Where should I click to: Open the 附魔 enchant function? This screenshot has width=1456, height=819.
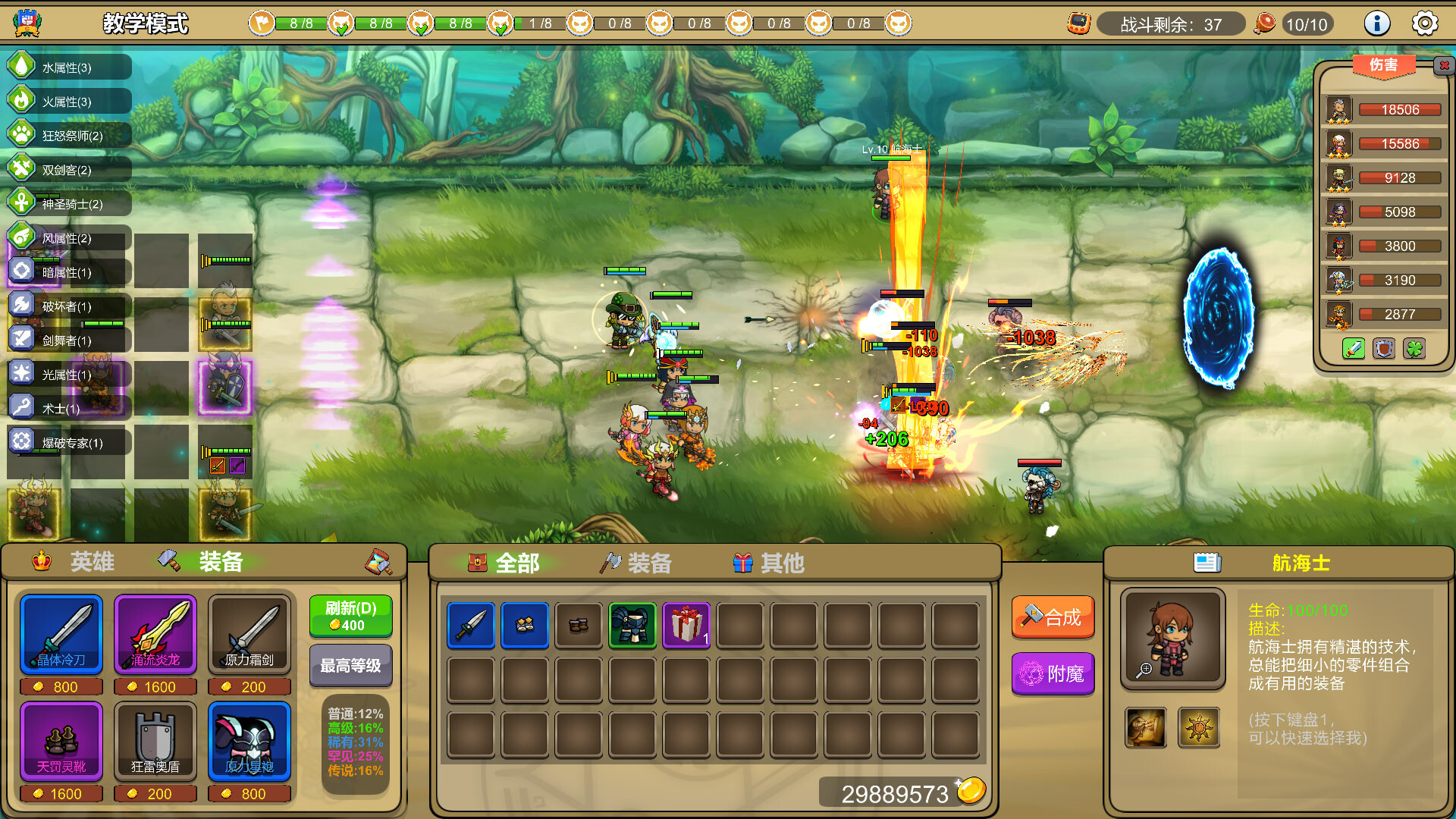tap(1053, 673)
